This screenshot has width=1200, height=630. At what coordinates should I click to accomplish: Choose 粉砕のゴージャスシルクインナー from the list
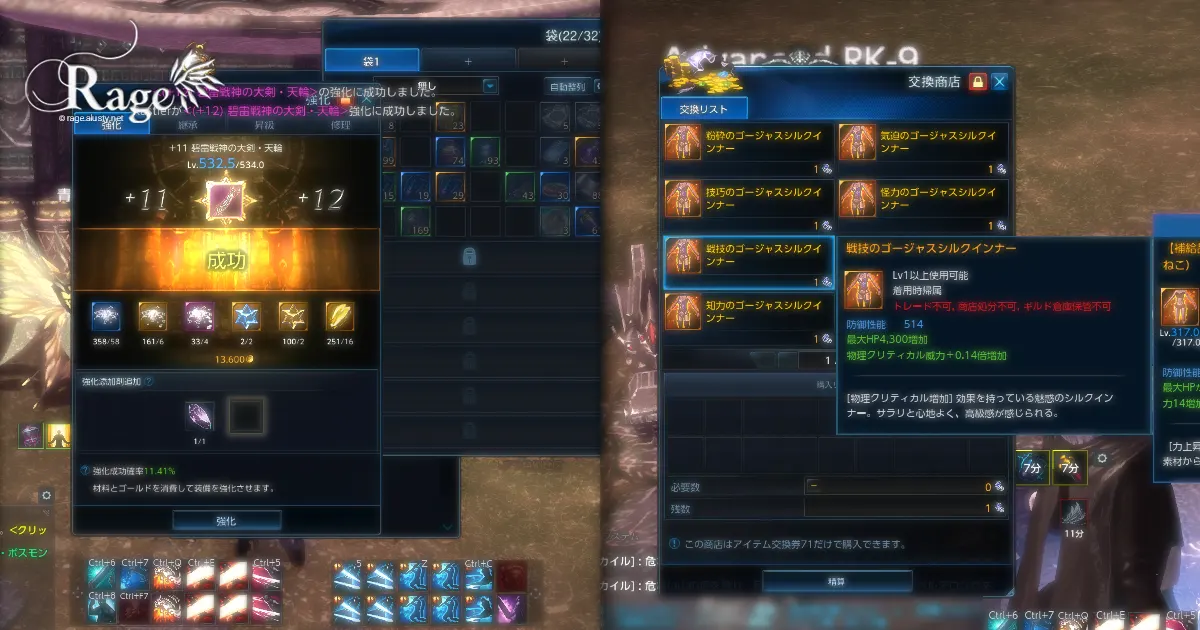pos(748,149)
